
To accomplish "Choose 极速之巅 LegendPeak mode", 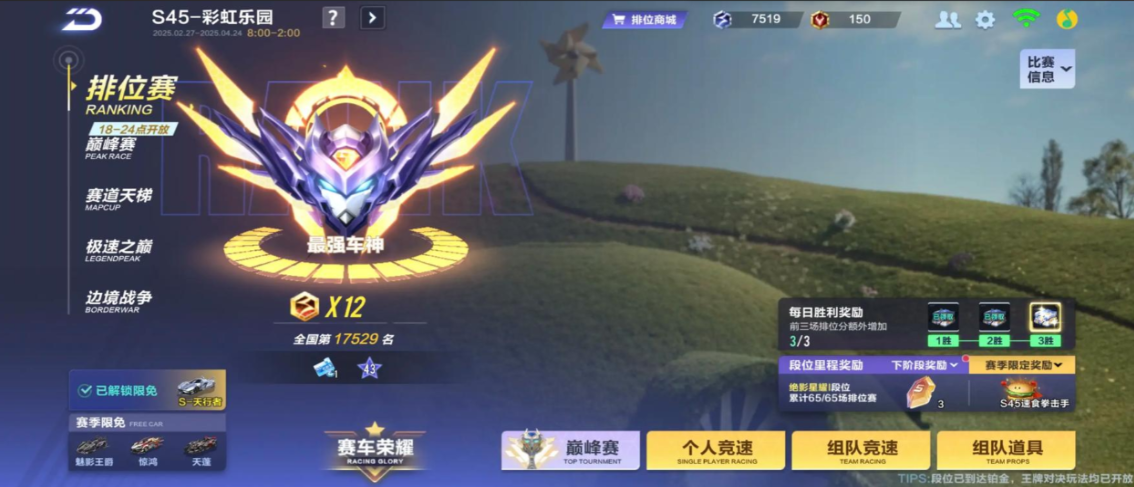I will [x=118, y=248].
